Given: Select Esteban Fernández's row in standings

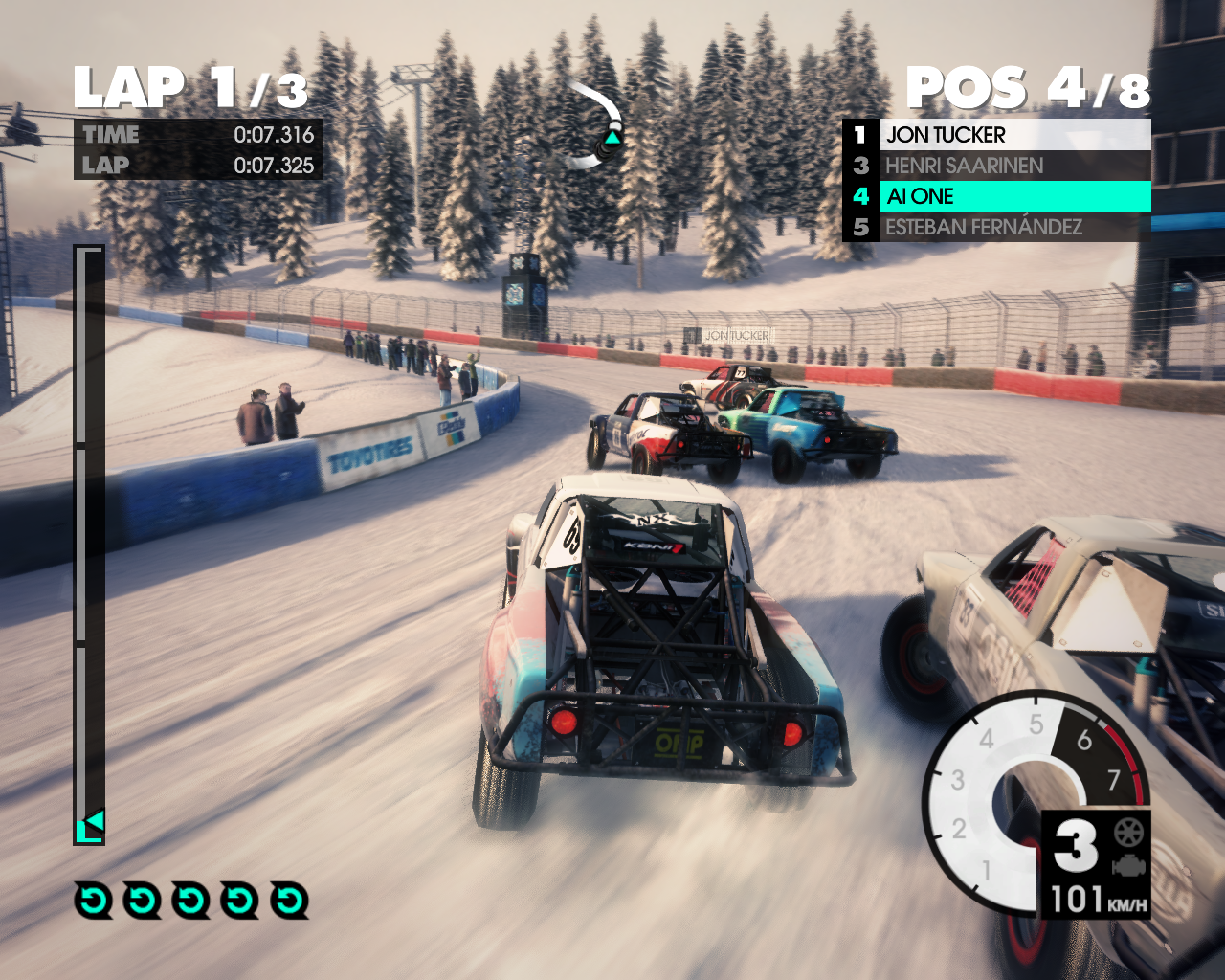Looking at the screenshot, I should [x=995, y=227].
